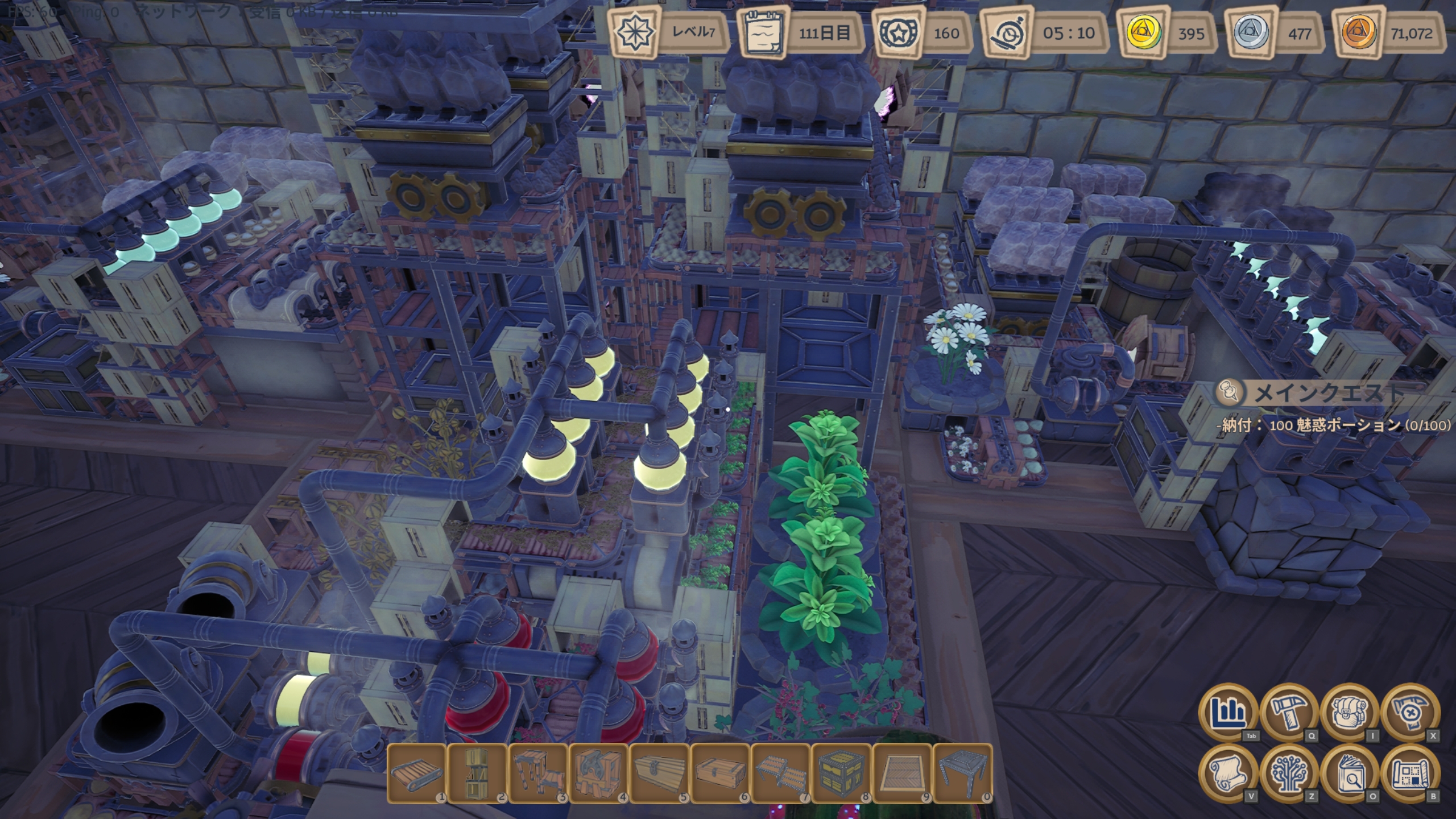Show the research tech tree

[1289, 773]
